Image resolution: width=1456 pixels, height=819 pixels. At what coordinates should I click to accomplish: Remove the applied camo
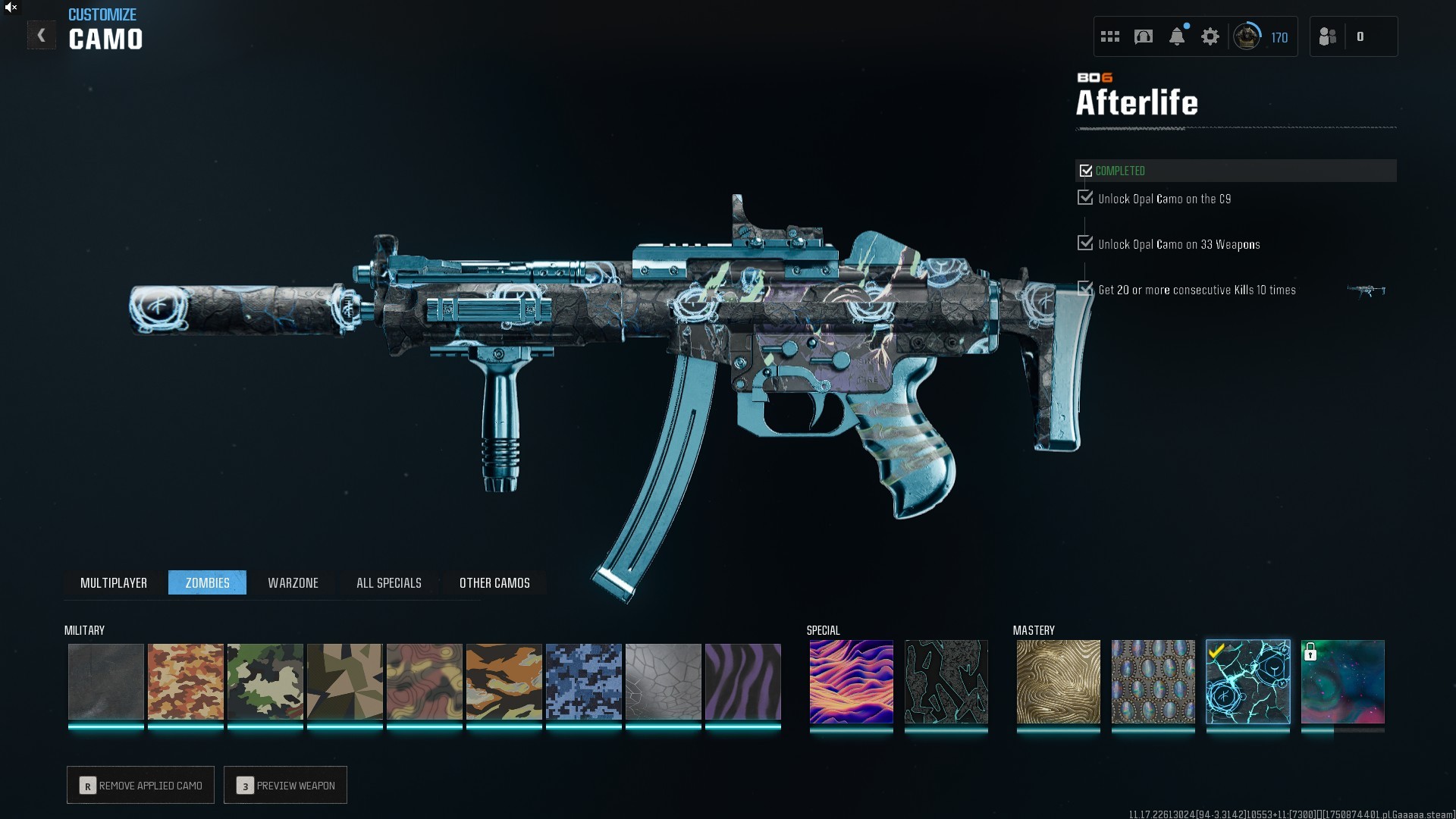pos(141,785)
